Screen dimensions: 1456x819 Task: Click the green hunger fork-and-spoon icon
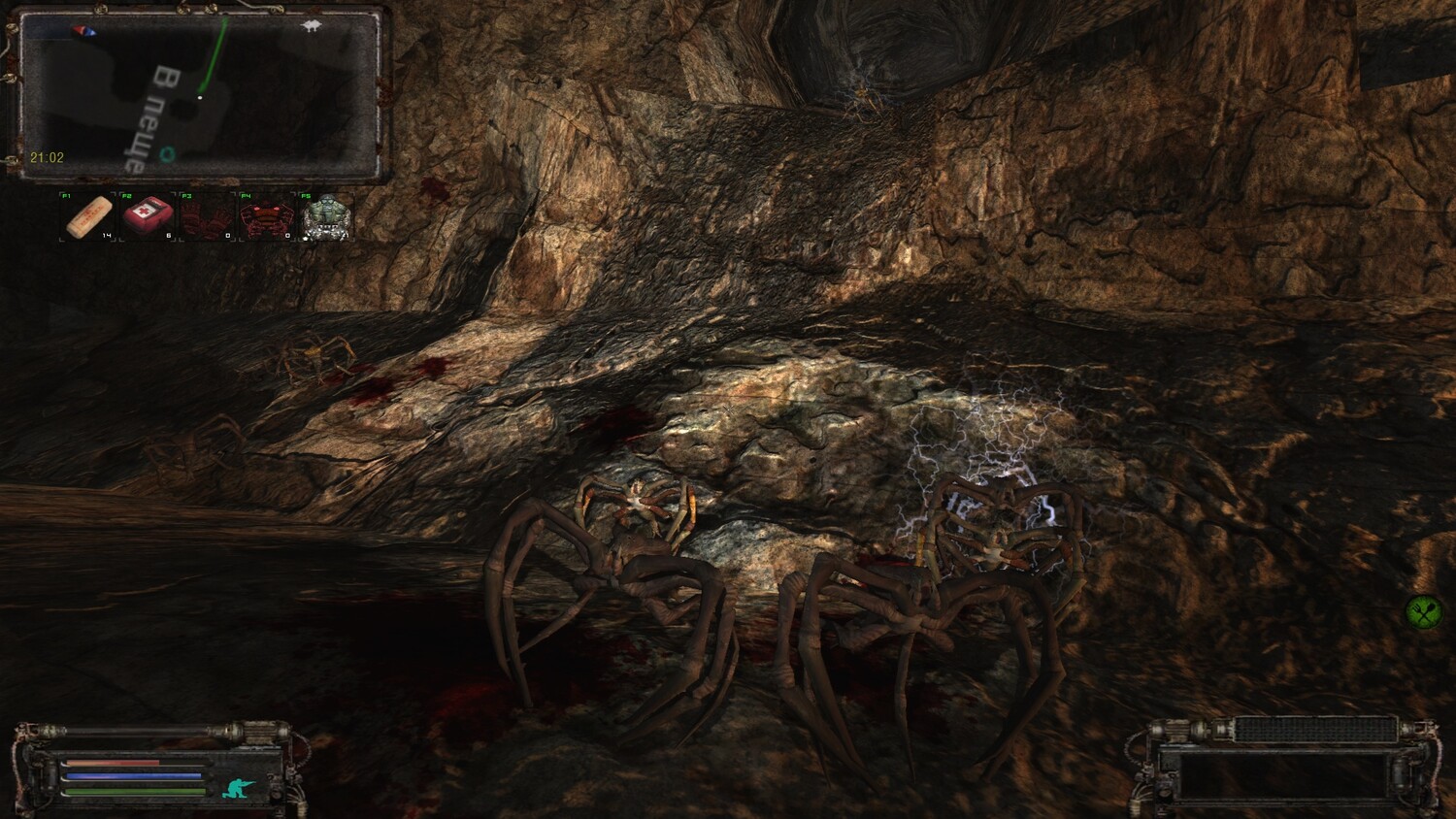pyautogui.click(x=1422, y=611)
